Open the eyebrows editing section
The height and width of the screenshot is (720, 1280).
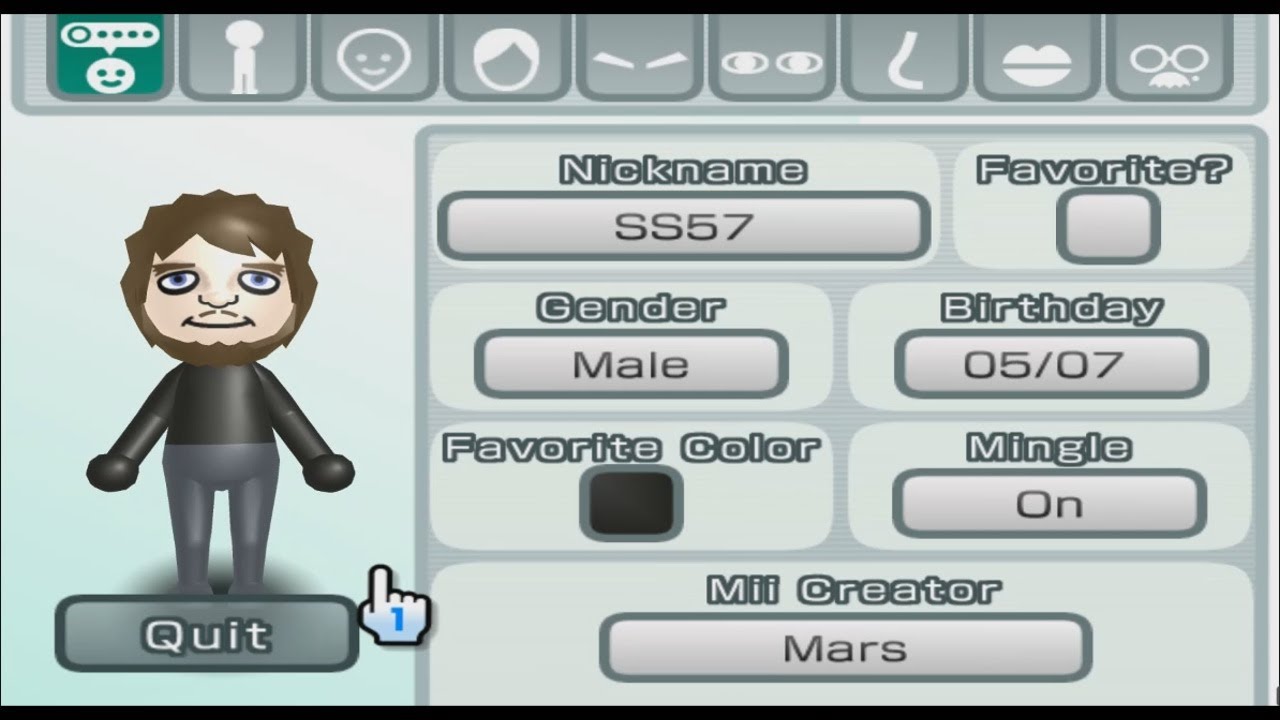(638, 55)
